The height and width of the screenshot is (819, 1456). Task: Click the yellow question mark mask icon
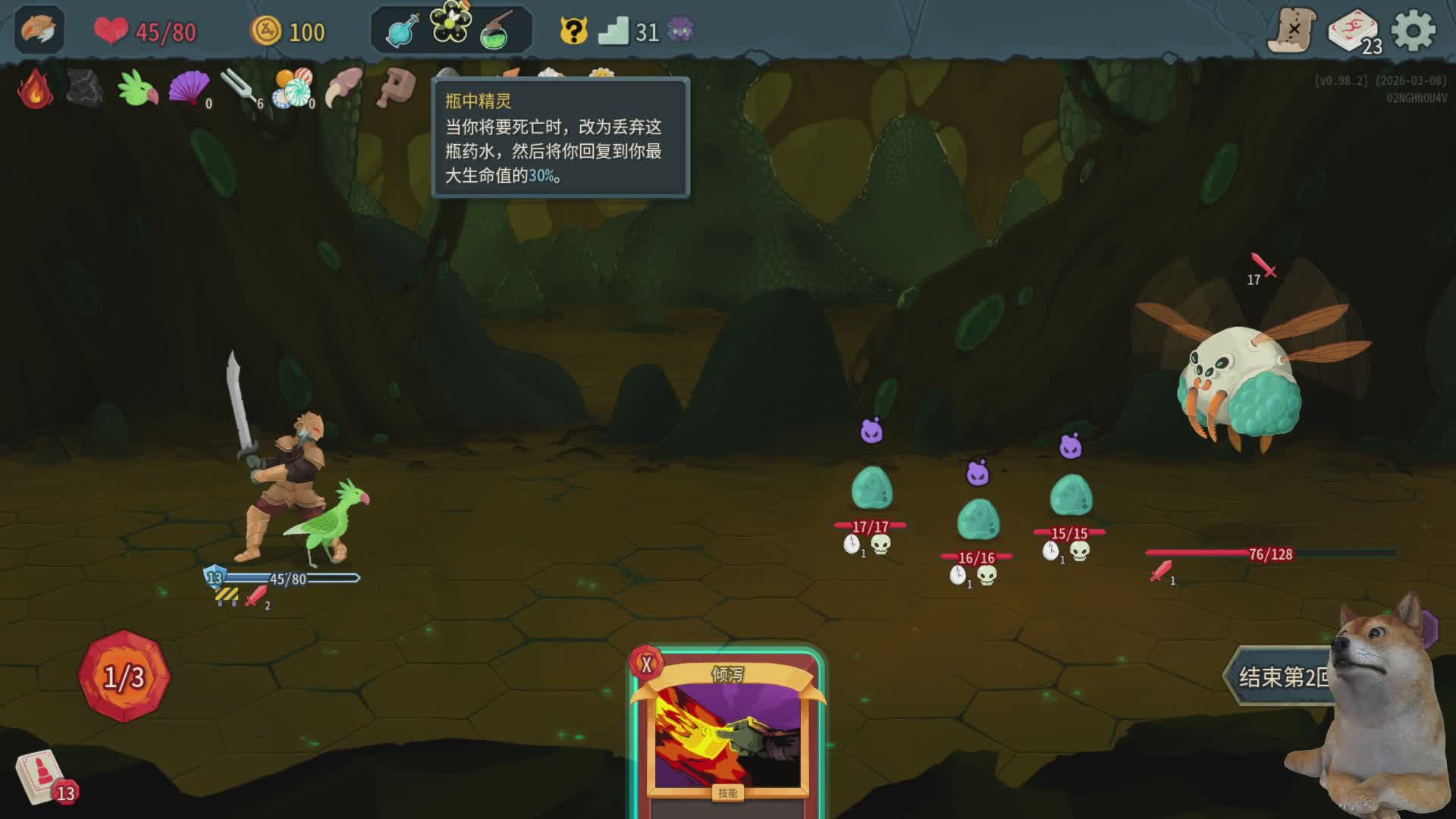[574, 31]
